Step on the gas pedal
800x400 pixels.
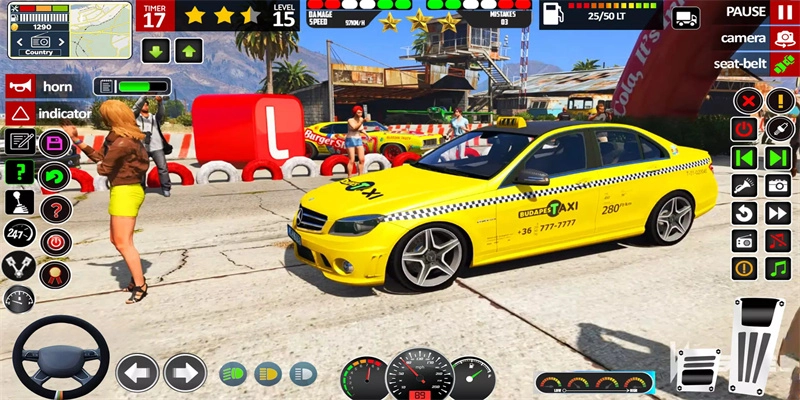(x=754, y=345)
